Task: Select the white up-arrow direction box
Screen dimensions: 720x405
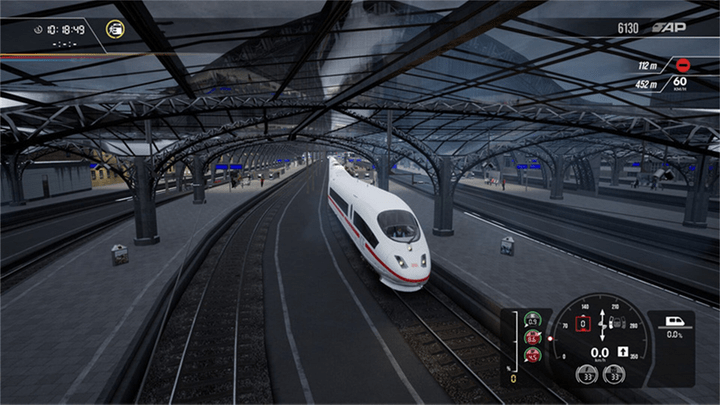Action: pyautogui.click(x=622, y=352)
